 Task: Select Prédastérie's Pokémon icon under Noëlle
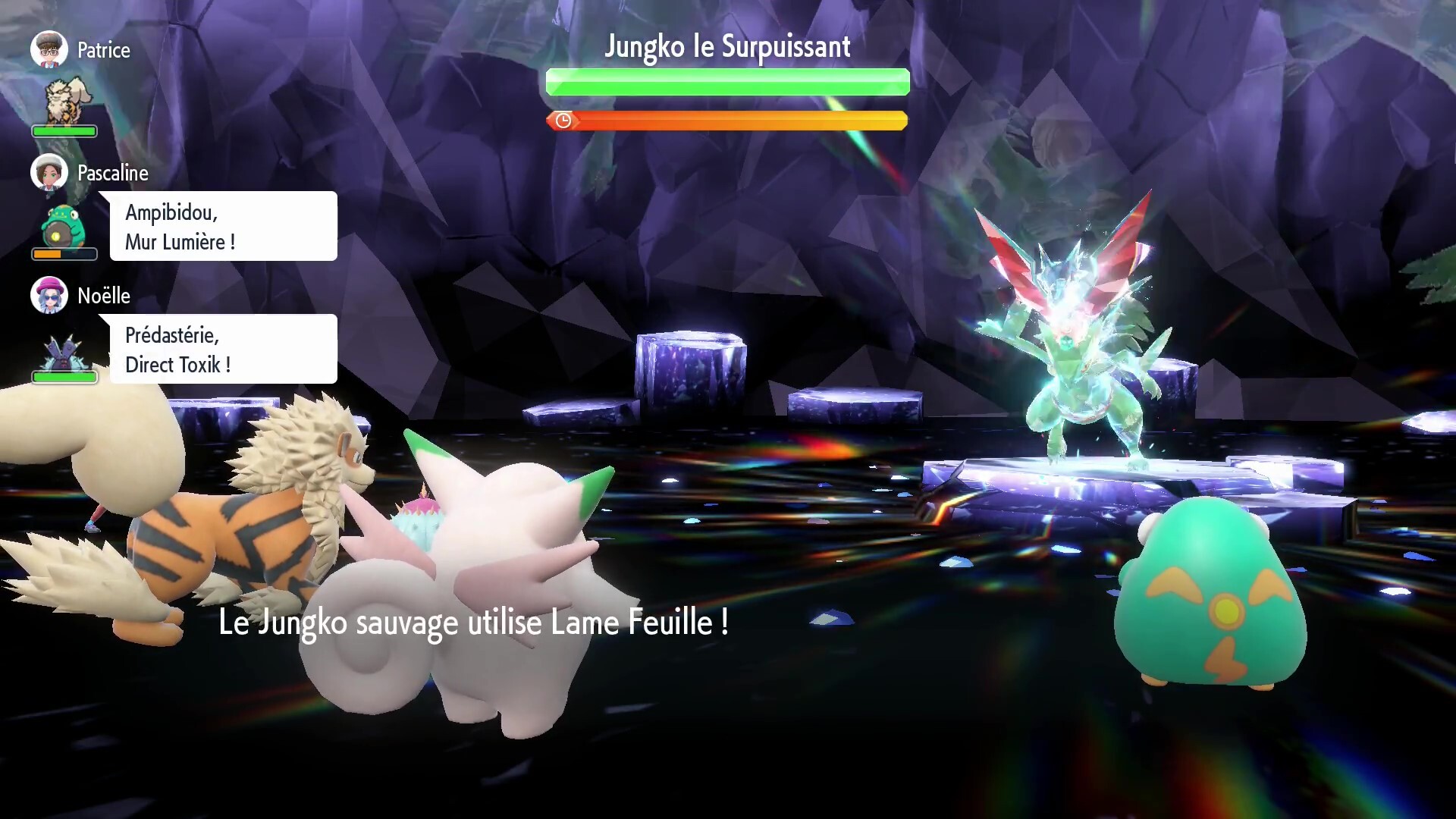coord(64,351)
